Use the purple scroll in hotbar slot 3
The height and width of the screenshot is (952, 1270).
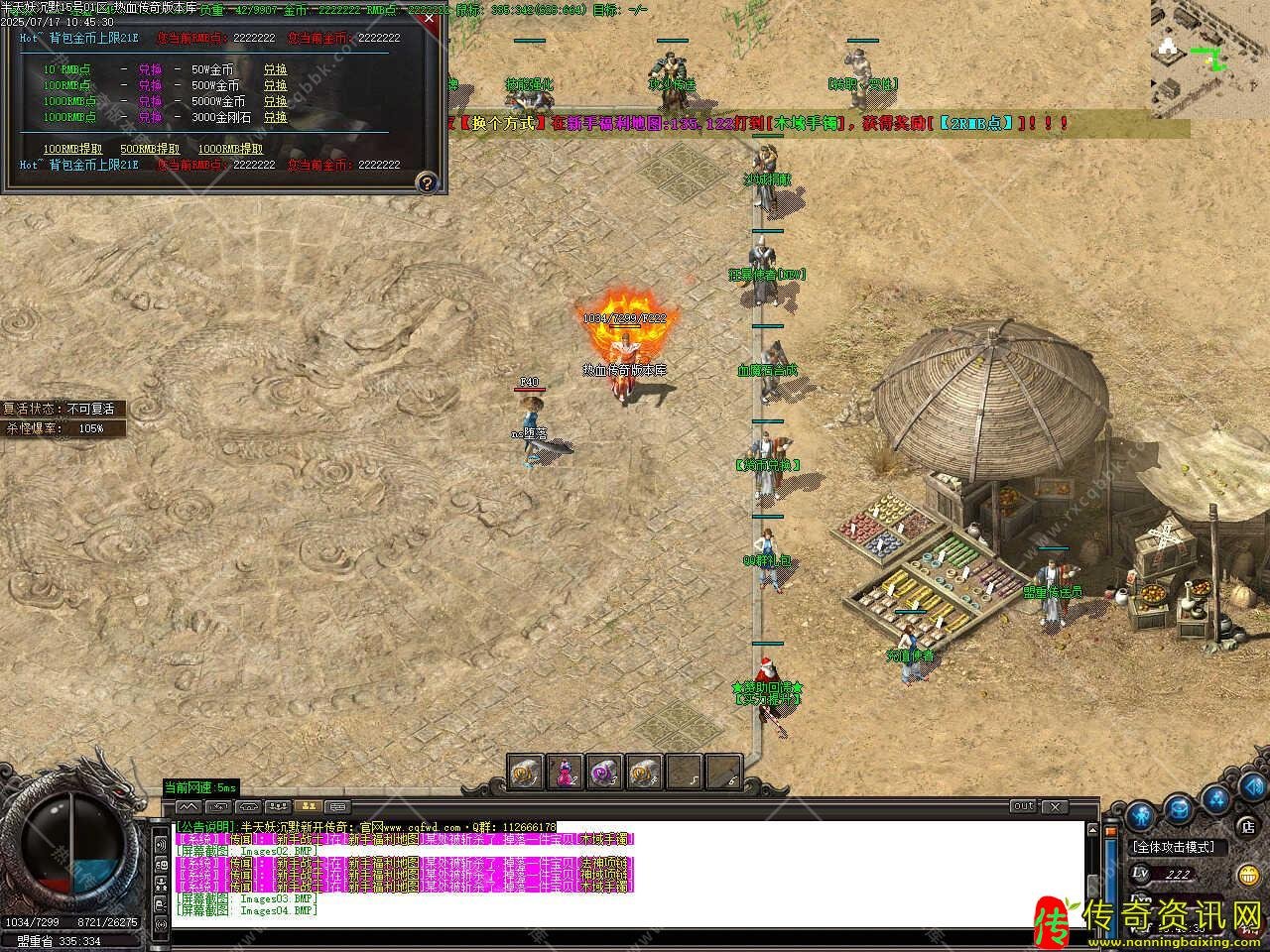605,772
